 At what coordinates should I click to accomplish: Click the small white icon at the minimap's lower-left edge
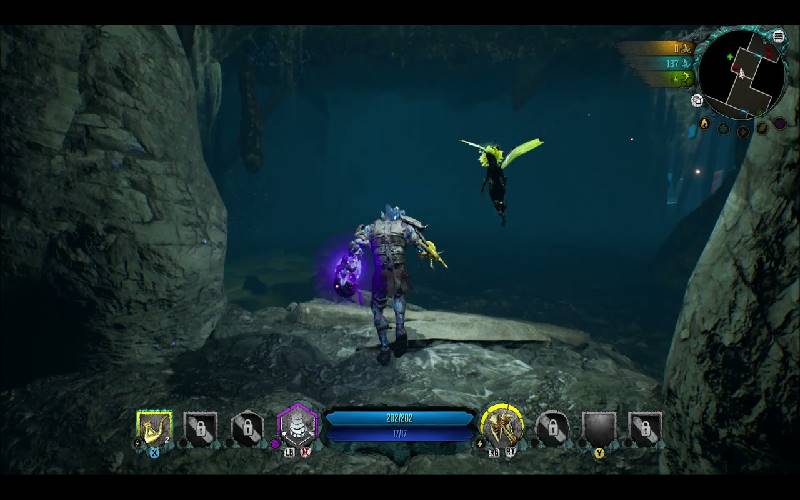(697, 99)
